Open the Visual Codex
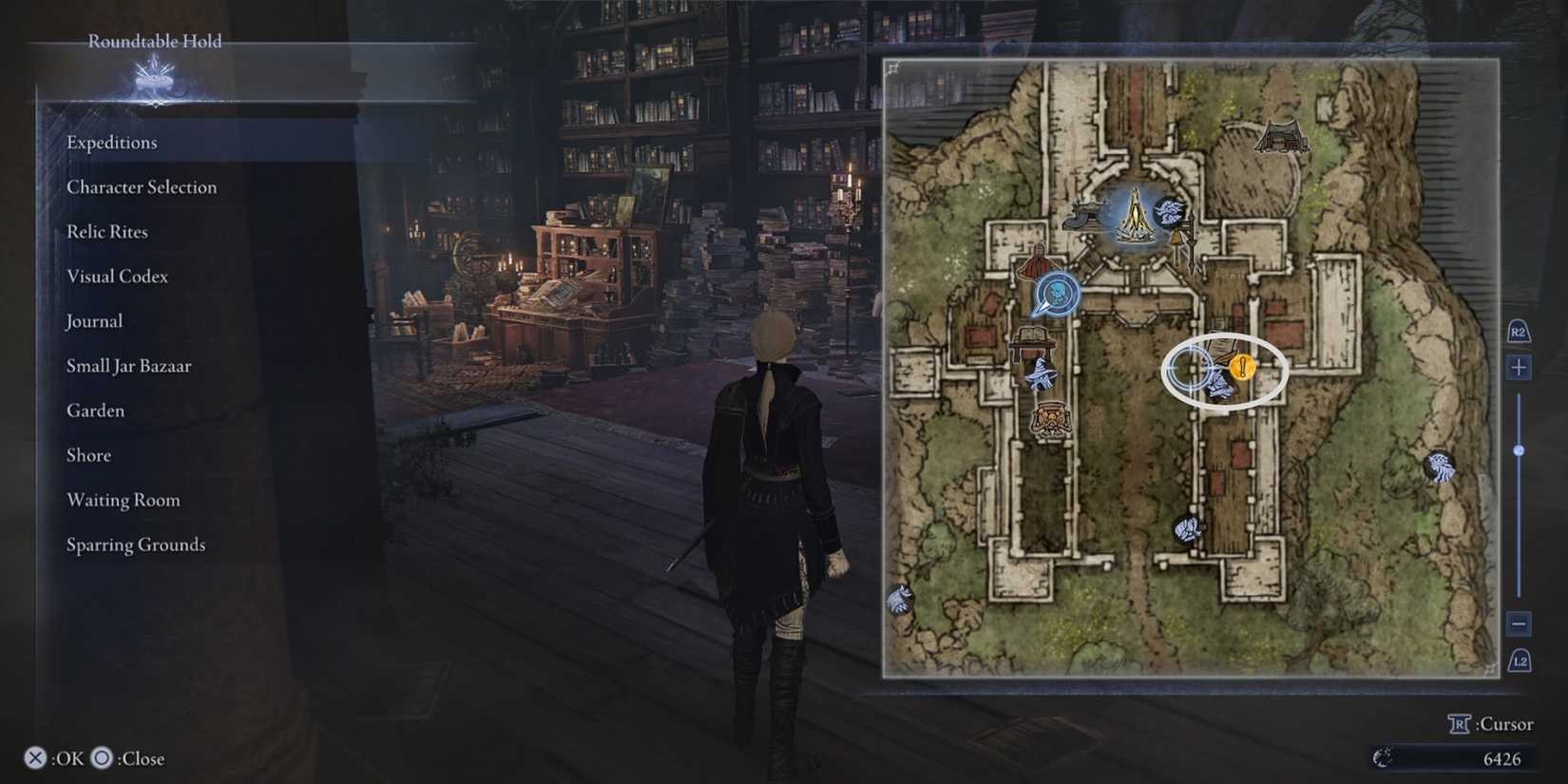This screenshot has width=1568, height=784. click(x=116, y=276)
